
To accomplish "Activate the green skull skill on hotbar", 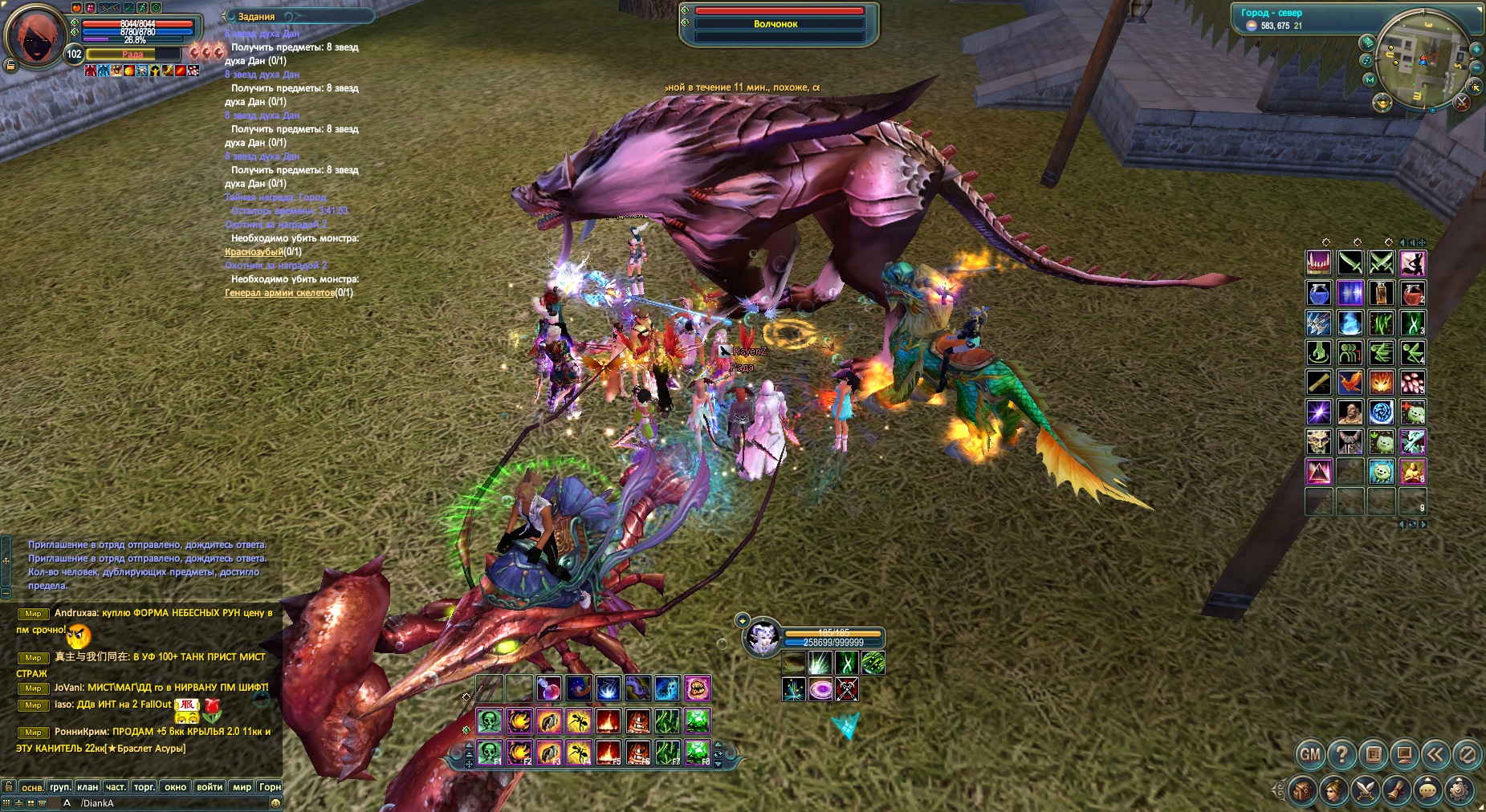I will click(489, 721).
